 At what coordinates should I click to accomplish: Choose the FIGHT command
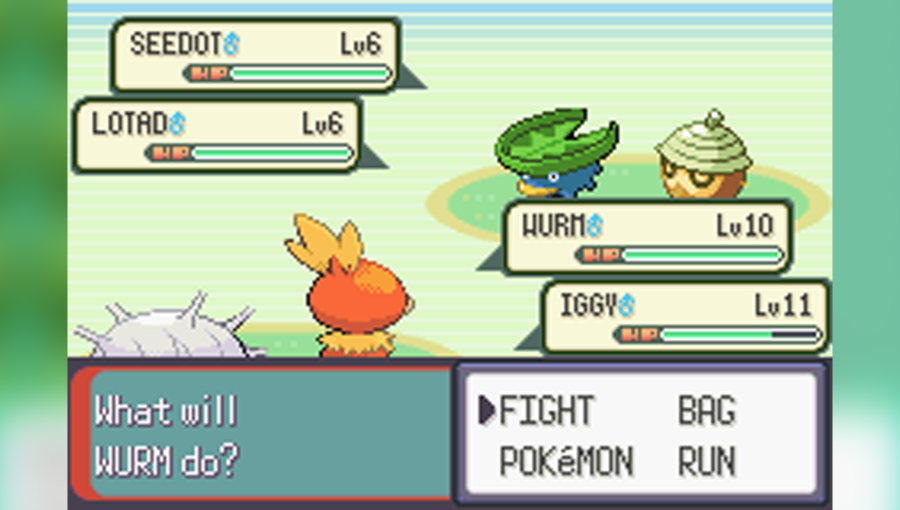546,410
